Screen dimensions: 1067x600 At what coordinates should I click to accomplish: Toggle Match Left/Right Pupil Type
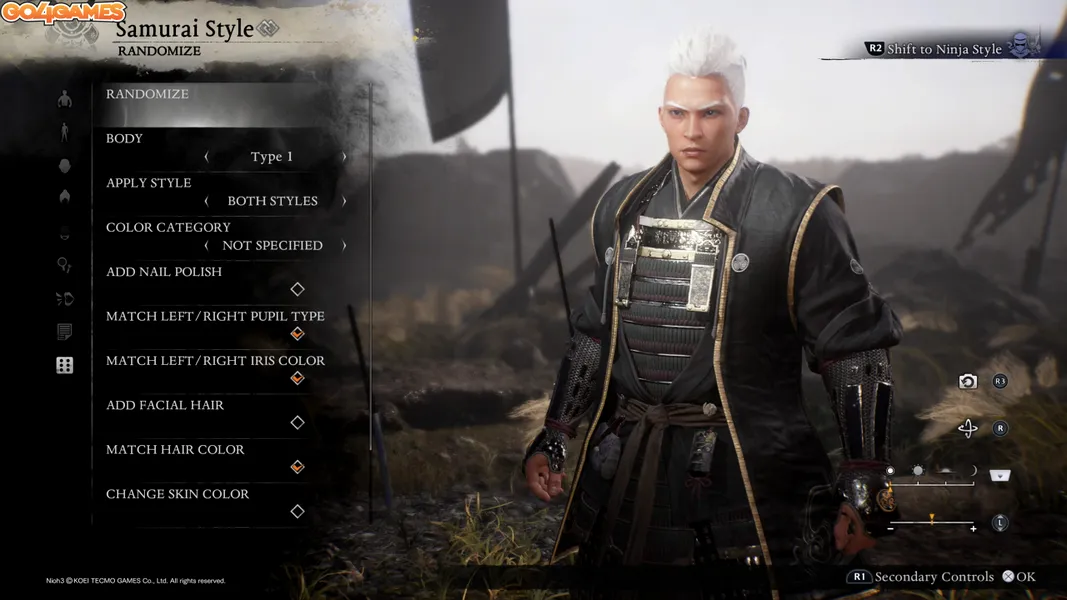tap(297, 333)
